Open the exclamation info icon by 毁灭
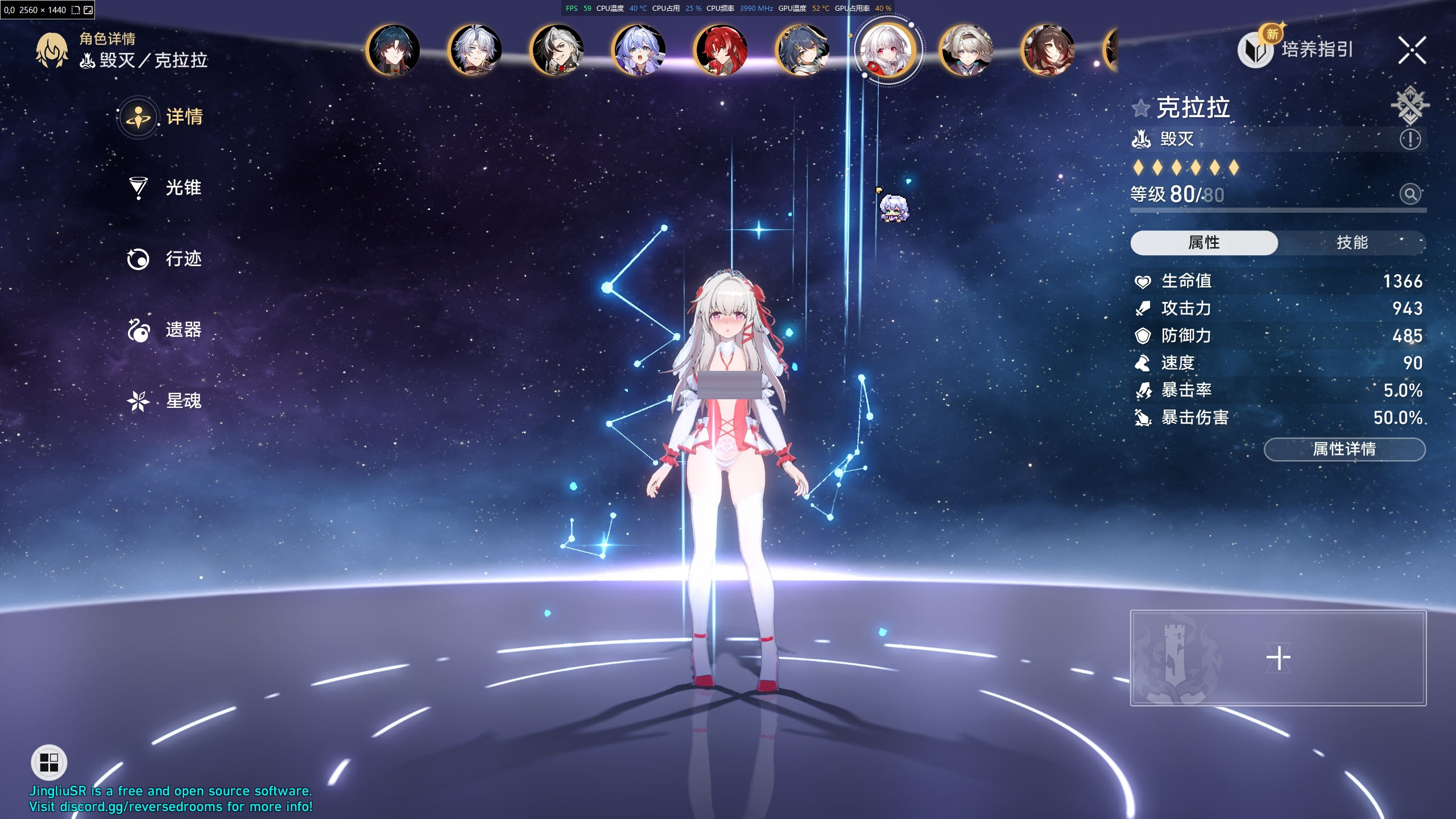 click(x=1410, y=139)
